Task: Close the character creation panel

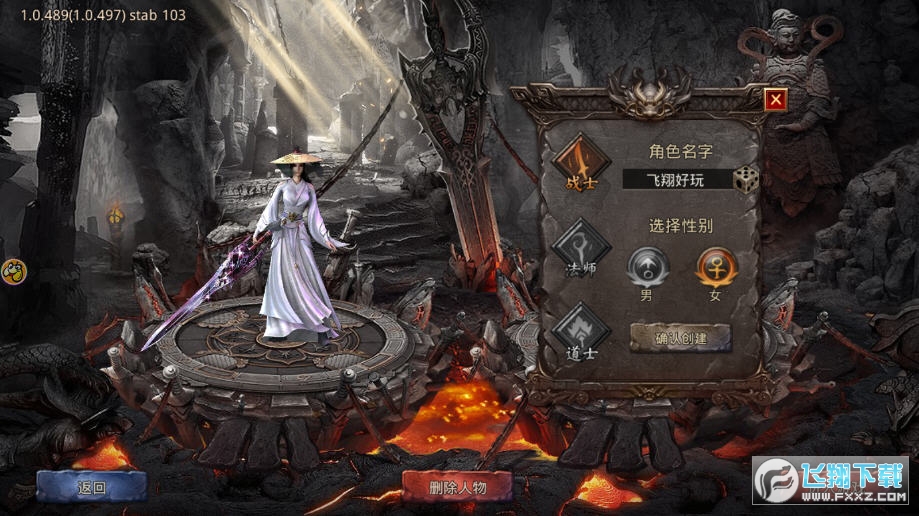Action: point(775,99)
